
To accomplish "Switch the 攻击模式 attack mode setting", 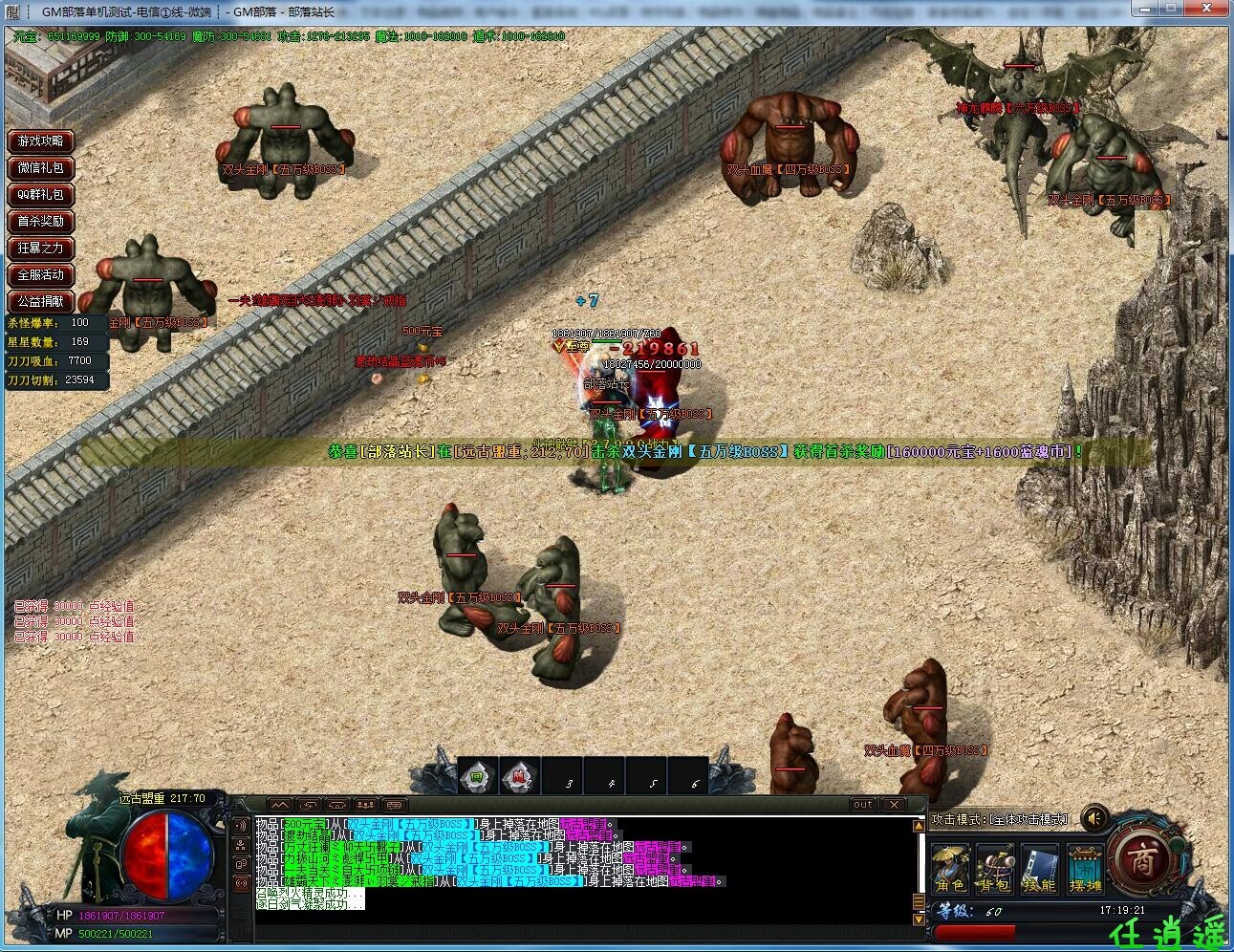I will click(x=999, y=818).
